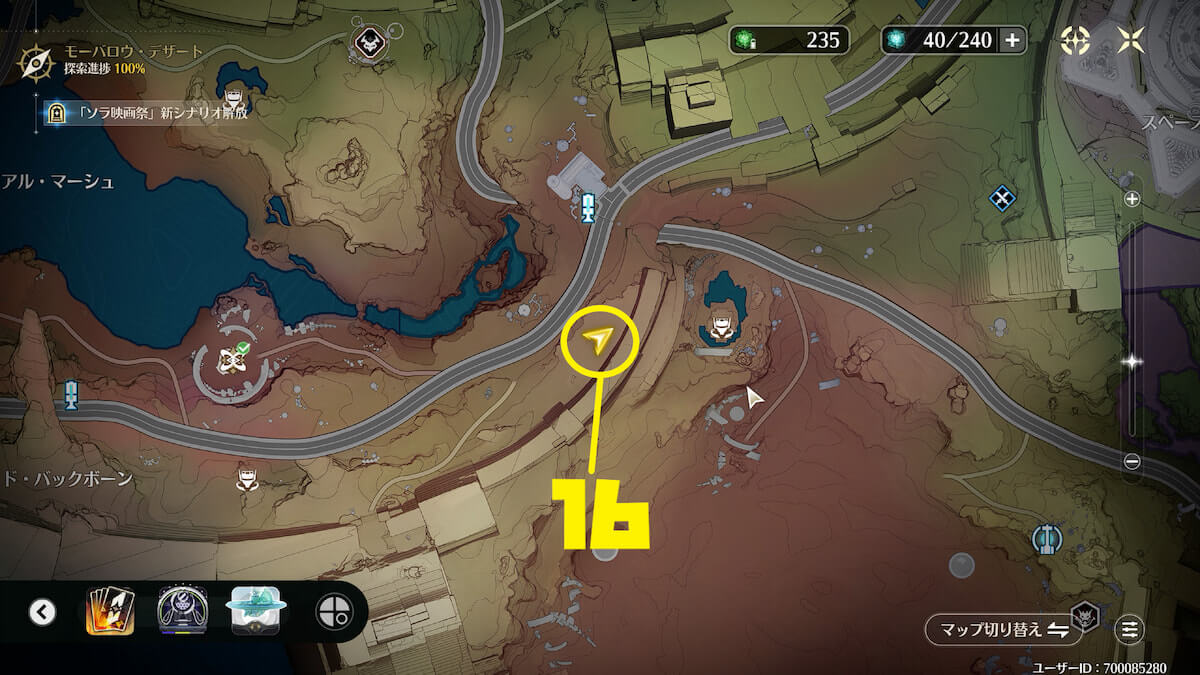1200x675 pixels.
Task: Zoom out with the map minus button
Action: click(1132, 461)
